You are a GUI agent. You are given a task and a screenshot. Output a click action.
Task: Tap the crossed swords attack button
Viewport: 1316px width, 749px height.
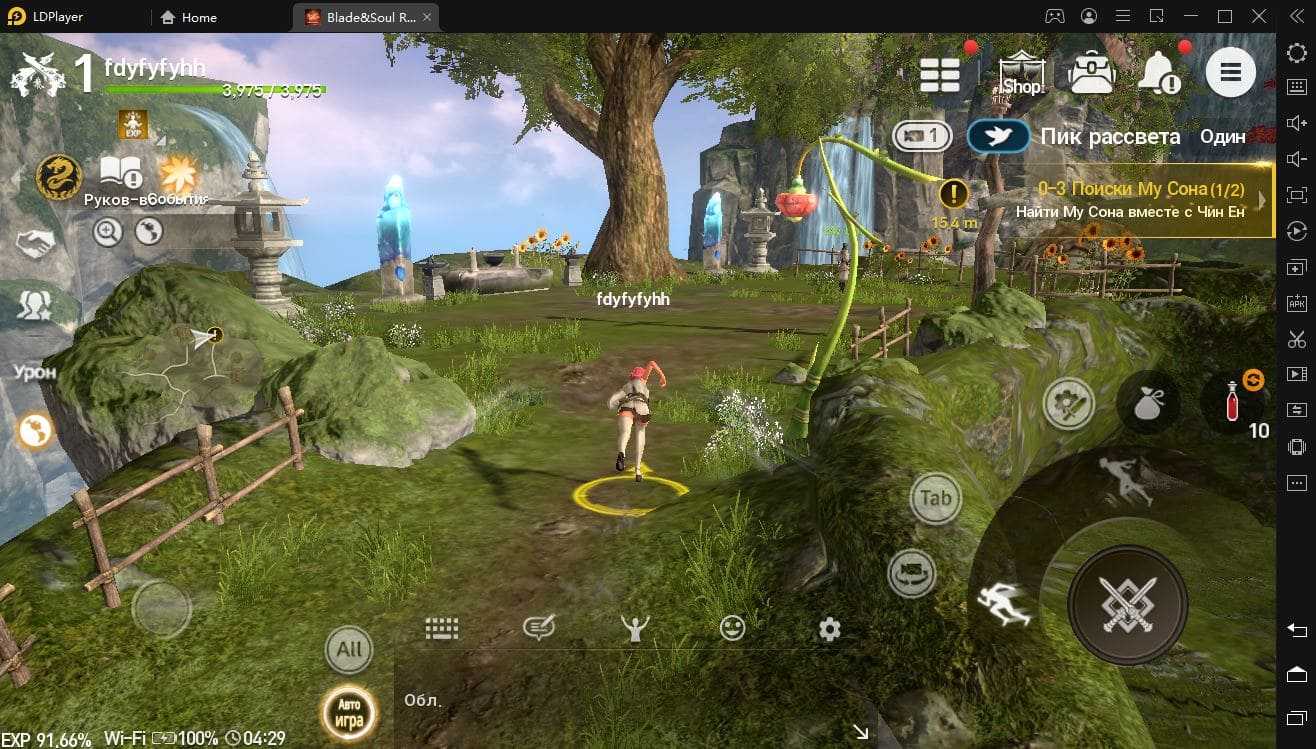point(1127,604)
